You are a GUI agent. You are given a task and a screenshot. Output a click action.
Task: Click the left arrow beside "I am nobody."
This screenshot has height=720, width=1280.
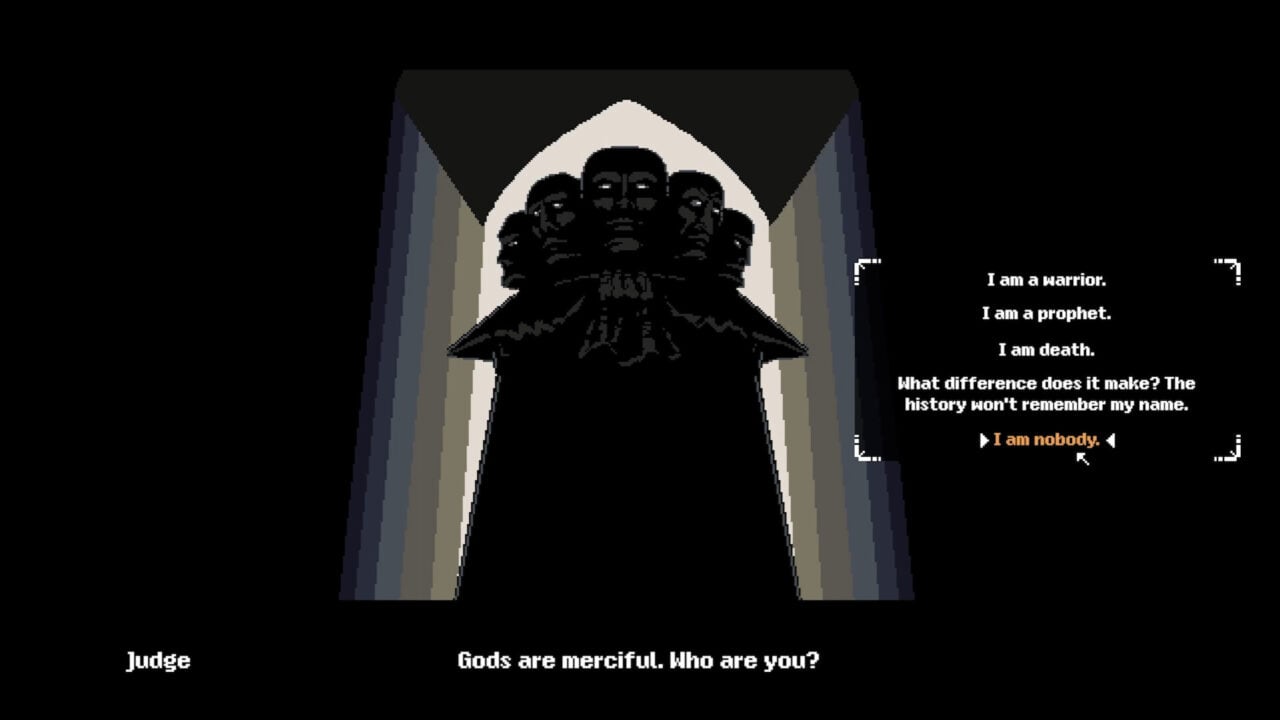tap(982, 439)
